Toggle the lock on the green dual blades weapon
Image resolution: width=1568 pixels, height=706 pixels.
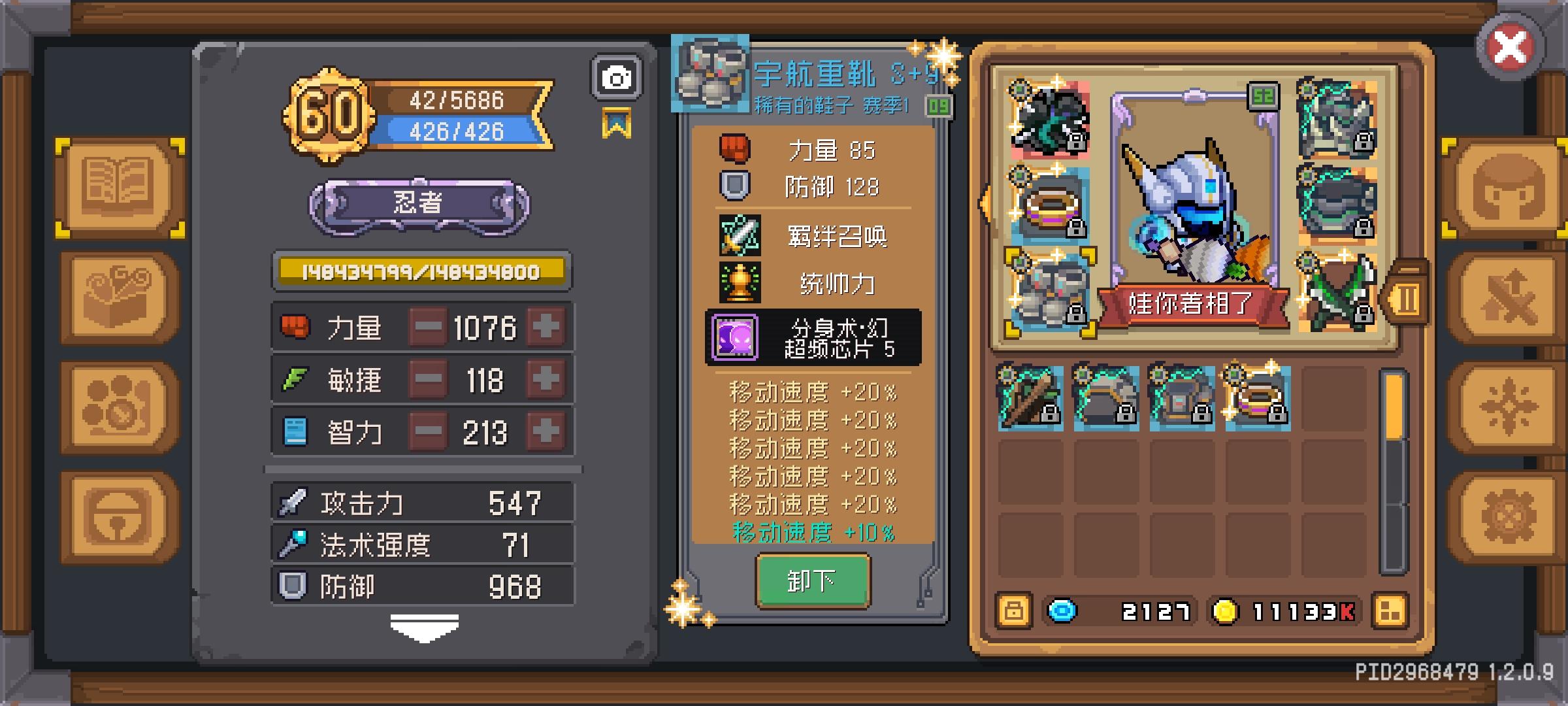point(1364,314)
